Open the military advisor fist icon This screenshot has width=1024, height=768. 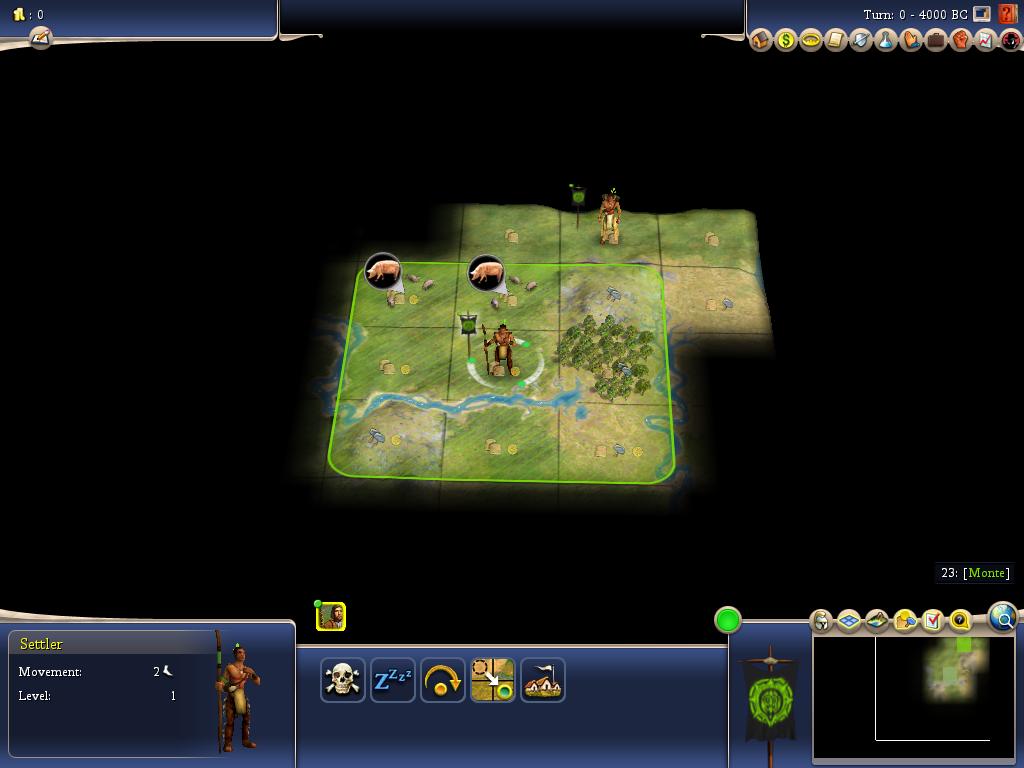pyautogui.click(x=960, y=41)
